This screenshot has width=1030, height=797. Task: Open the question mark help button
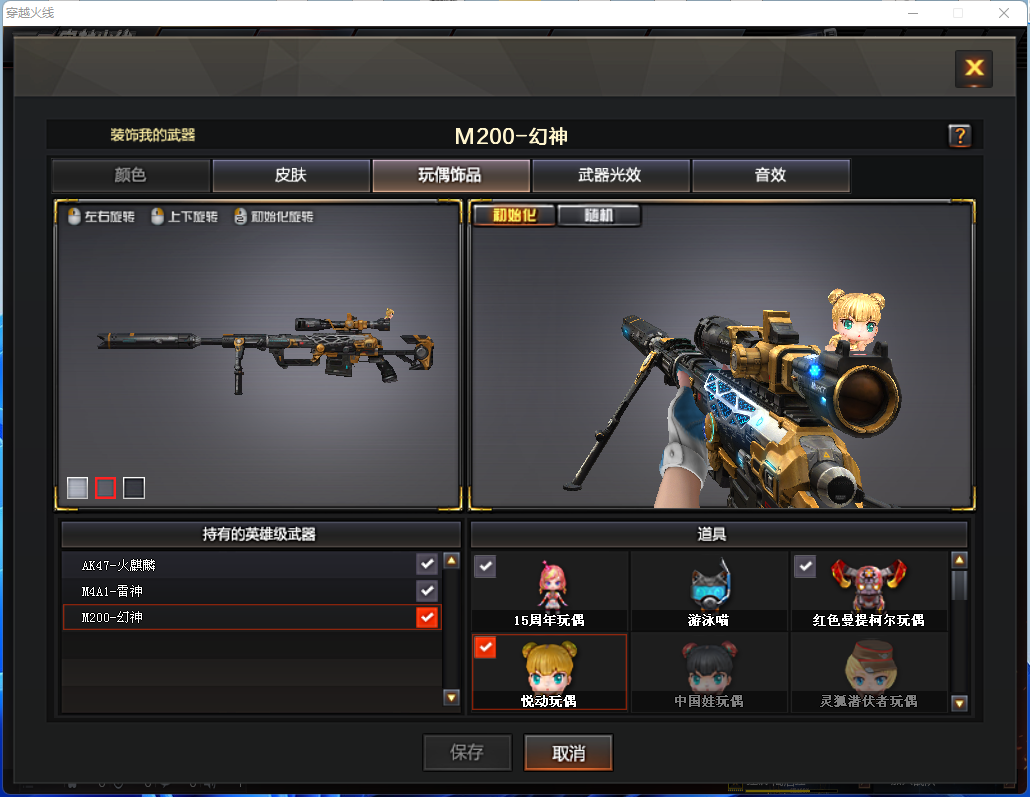click(x=959, y=136)
